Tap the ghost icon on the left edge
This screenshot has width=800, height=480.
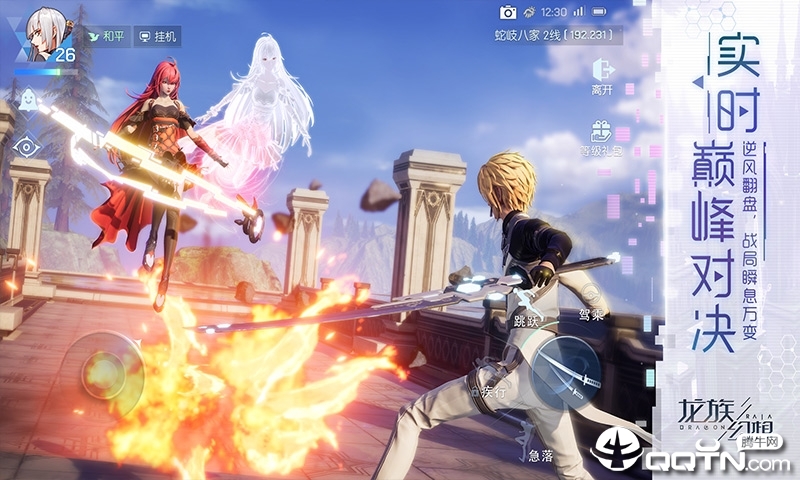pyautogui.click(x=28, y=99)
